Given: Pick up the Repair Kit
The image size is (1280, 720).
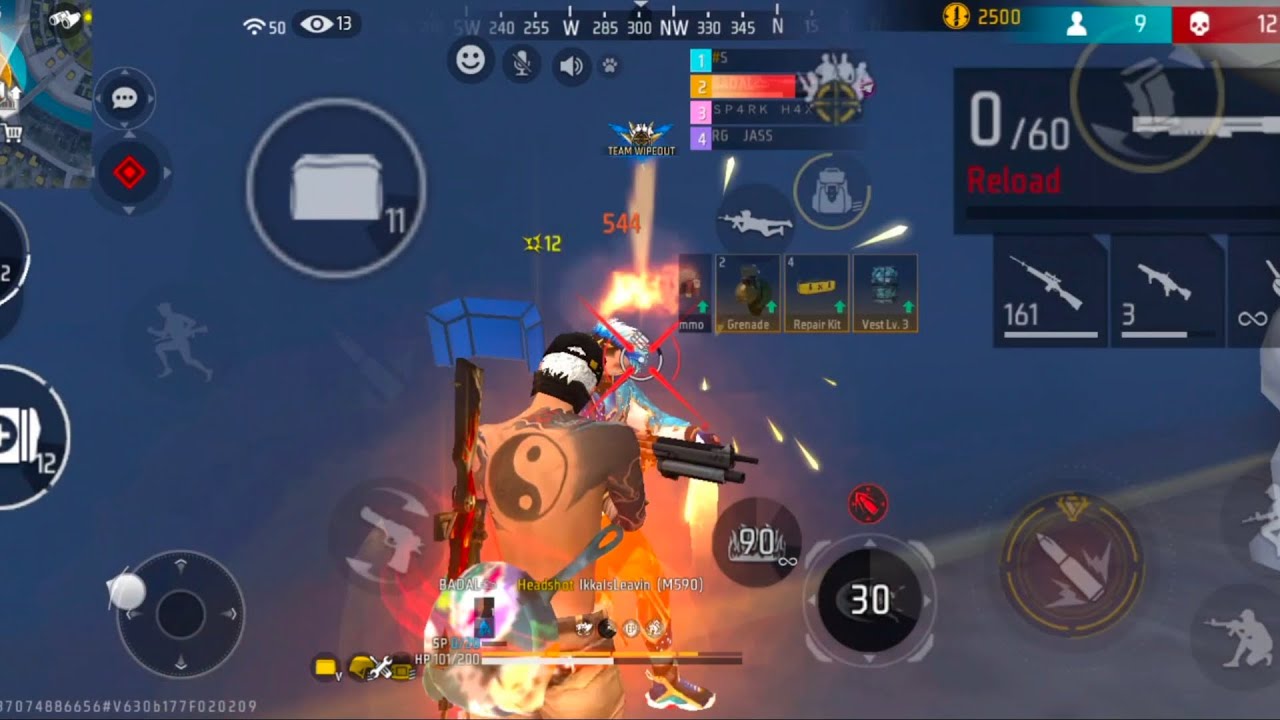Looking at the screenshot, I should pos(817,294).
